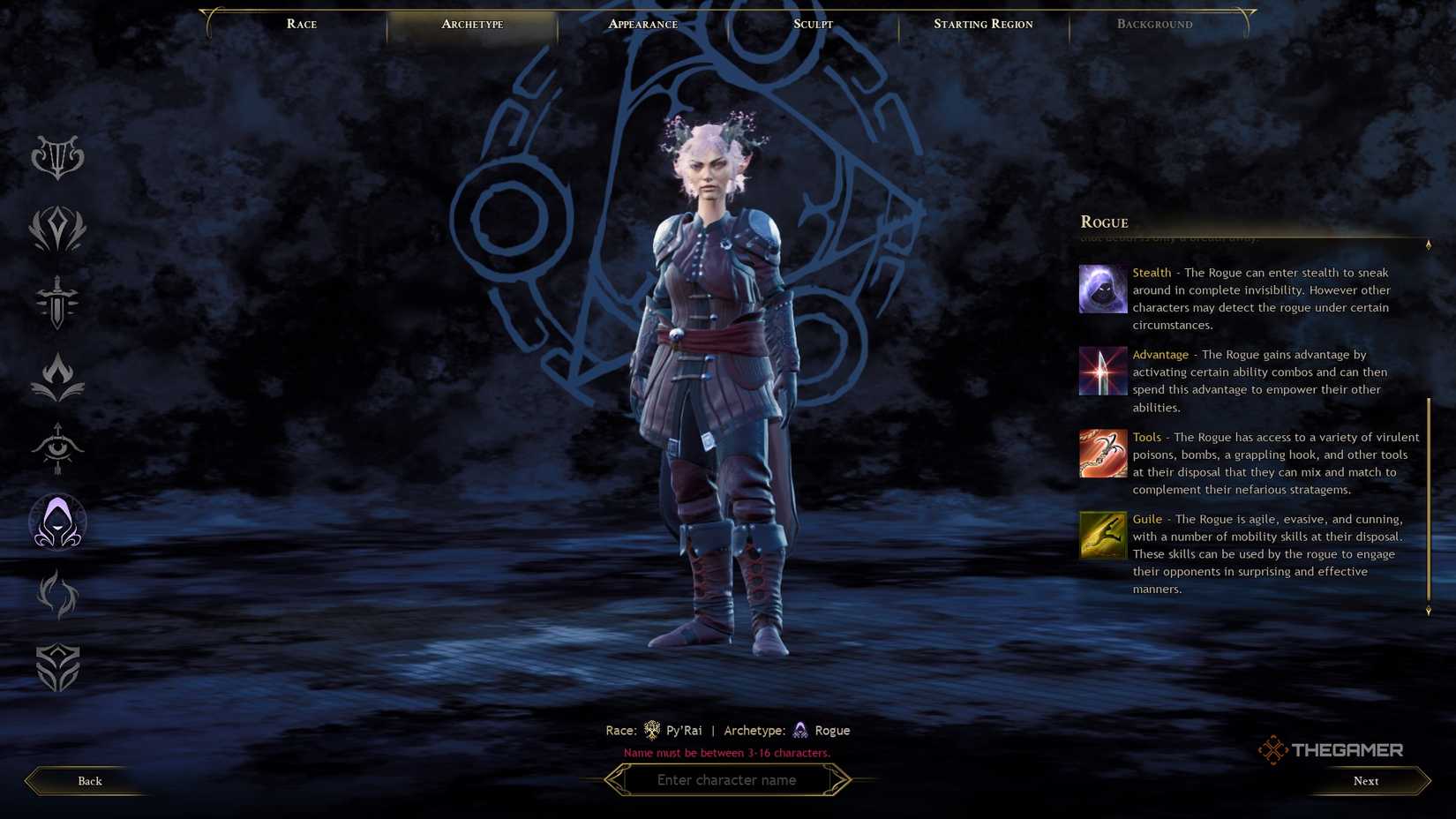1456x819 pixels.
Task: Click the Py'Rai race icon near the bottom
Action: [651, 730]
